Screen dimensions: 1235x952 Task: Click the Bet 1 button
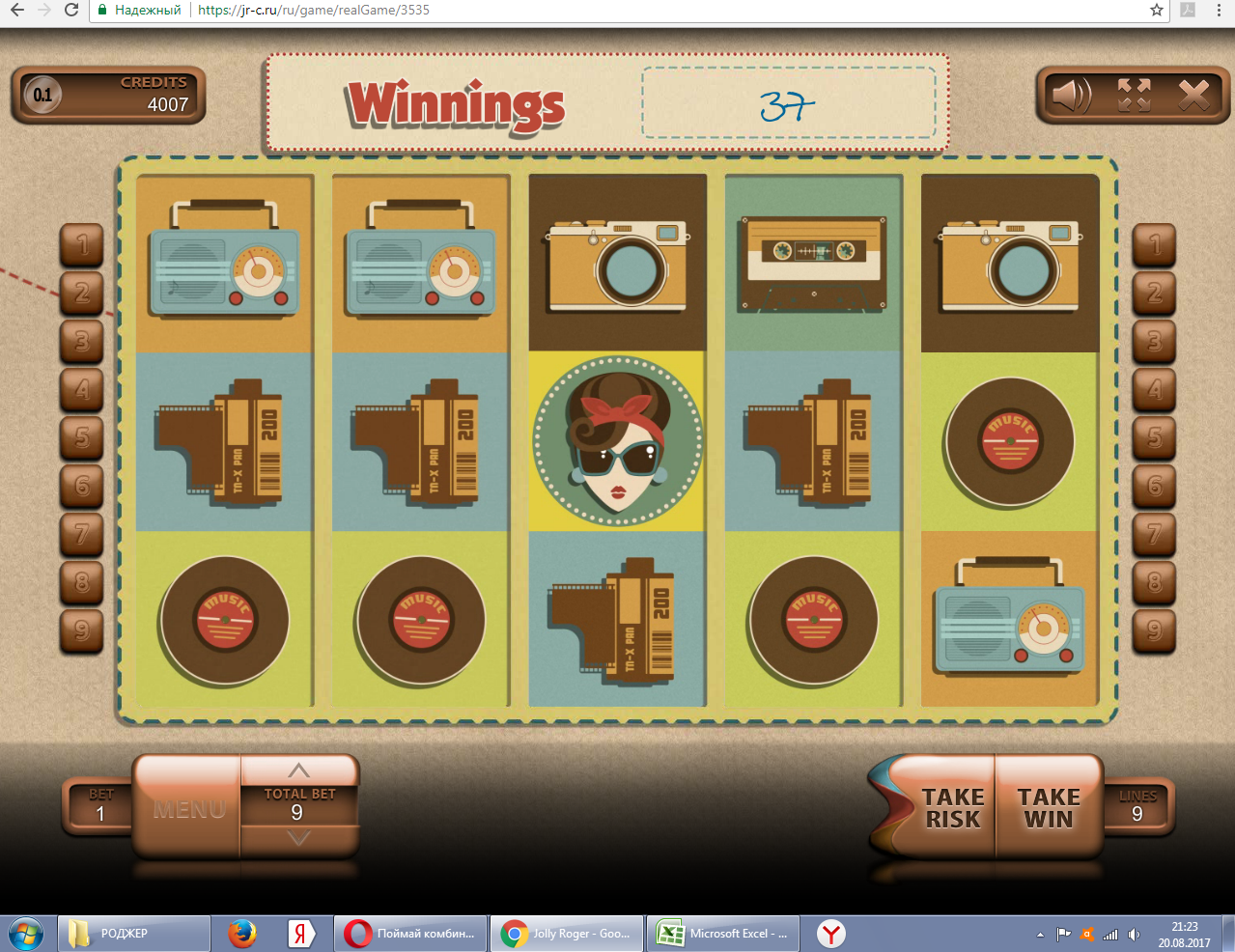(99, 807)
